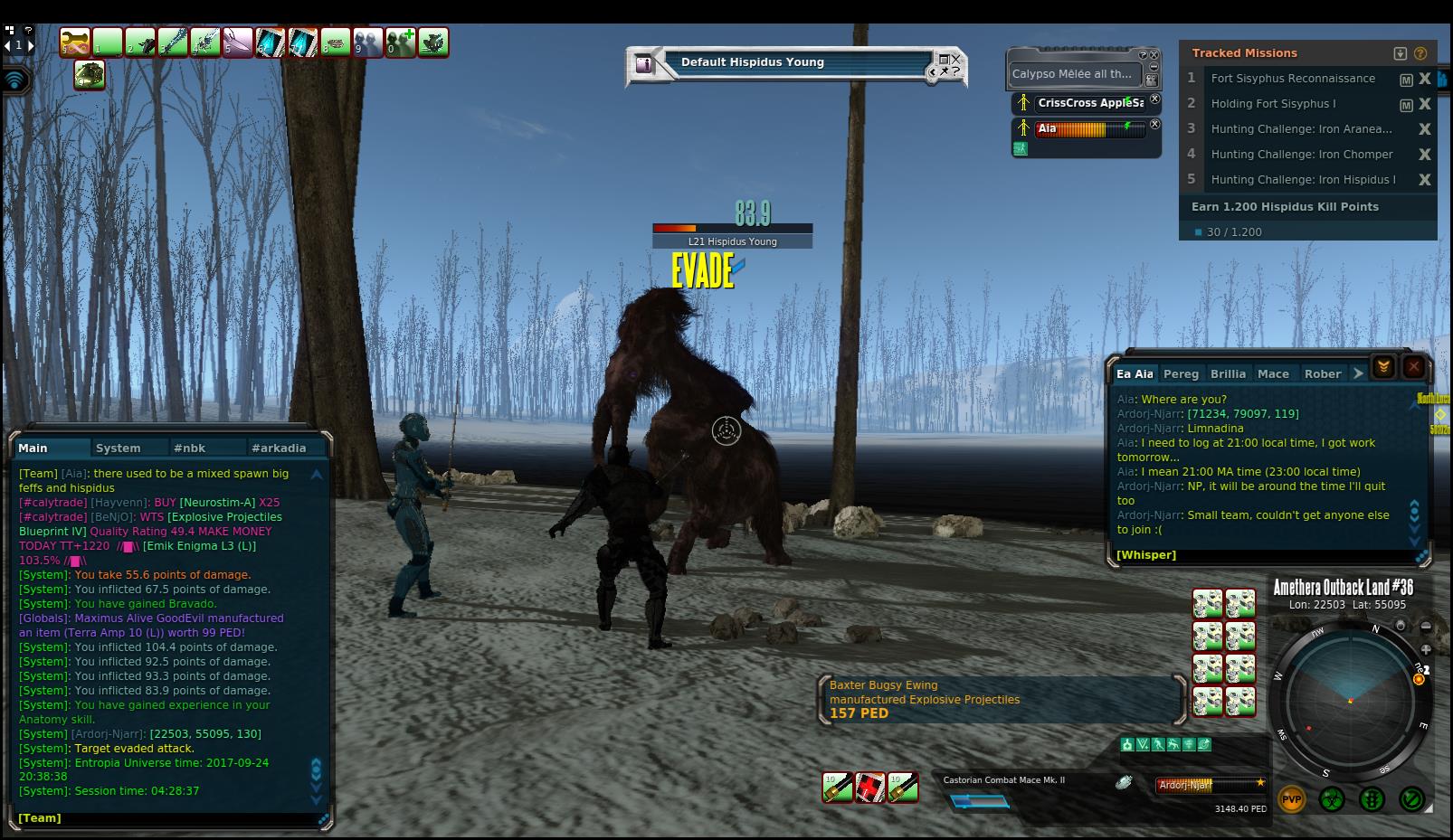This screenshot has height=840, width=1453.
Task: Select the #nbk chat tab
Action: click(190, 448)
